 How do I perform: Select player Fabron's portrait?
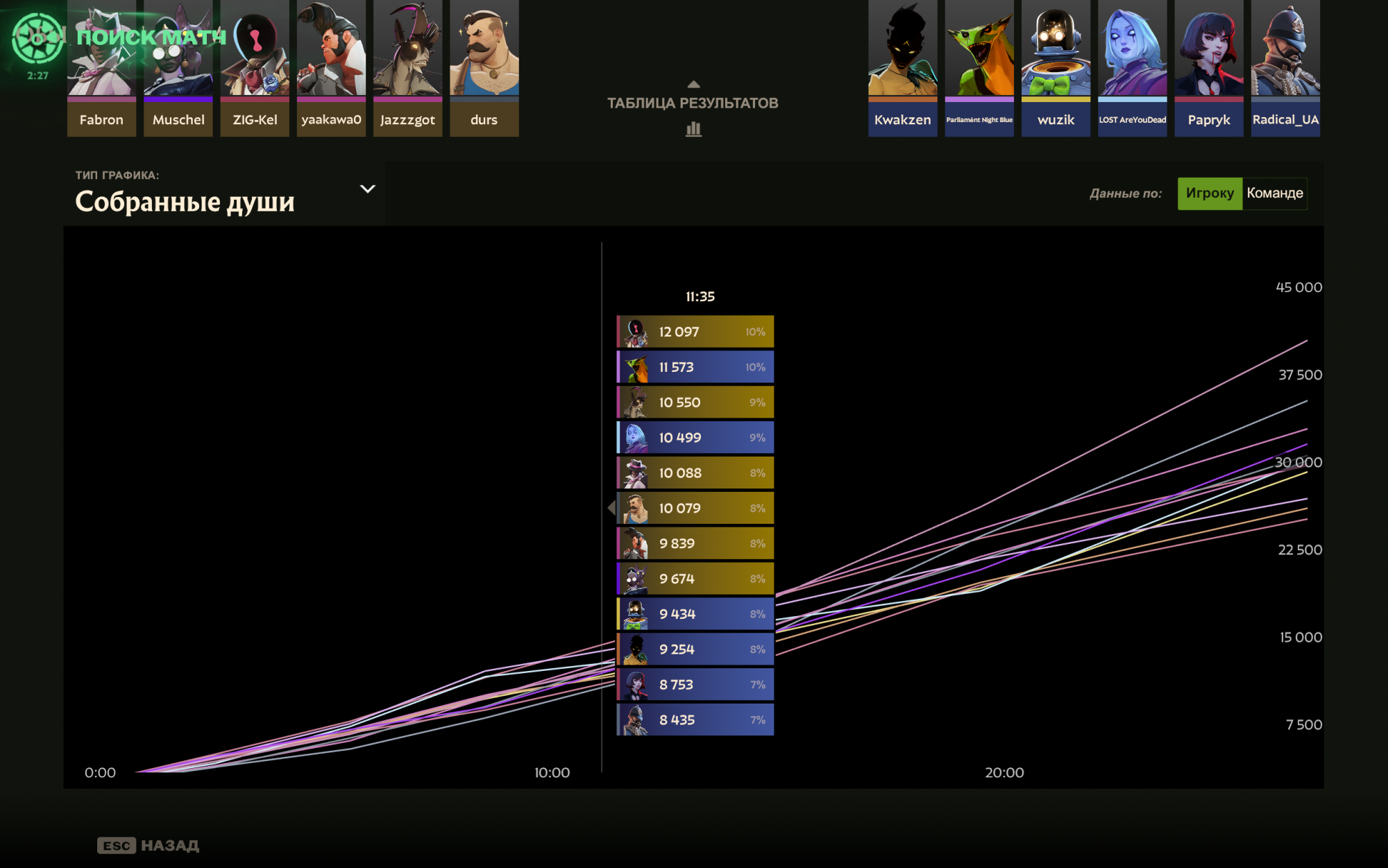point(101,68)
